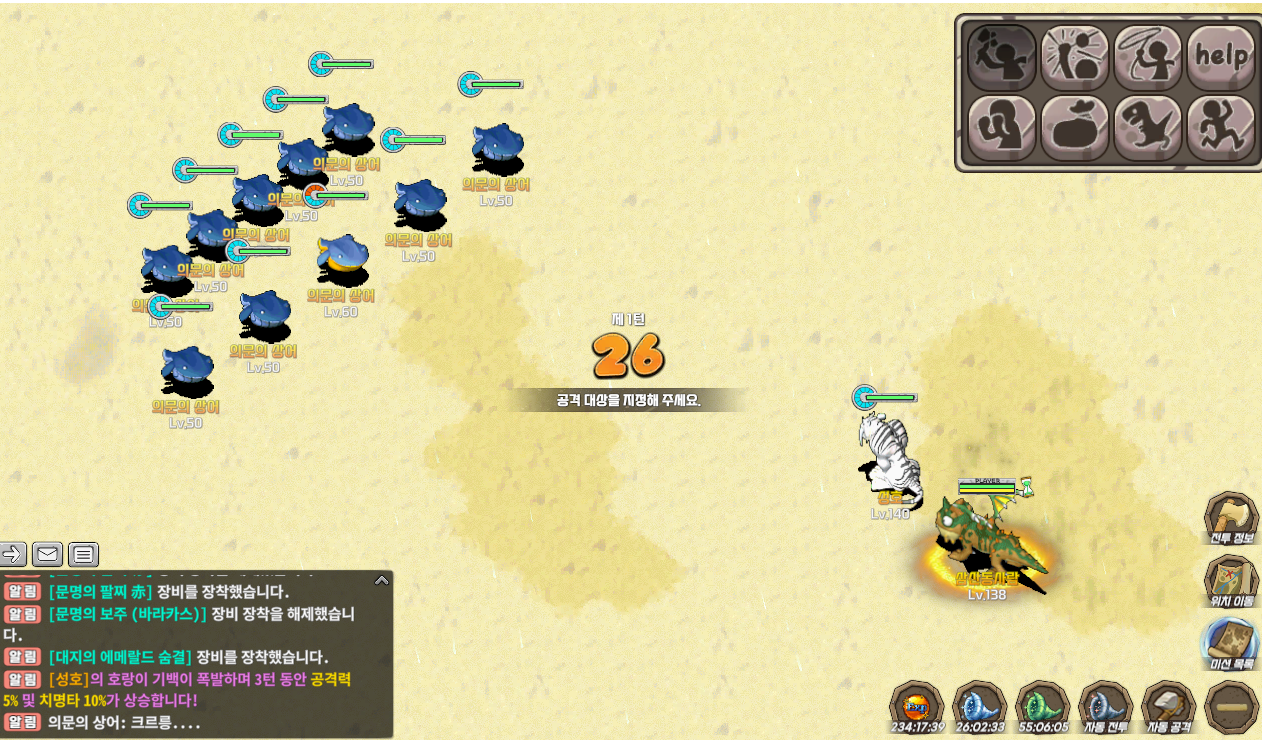The width and height of the screenshot is (1262, 740).
Task: Click the green horn buff icon
Action: [x=1042, y=707]
